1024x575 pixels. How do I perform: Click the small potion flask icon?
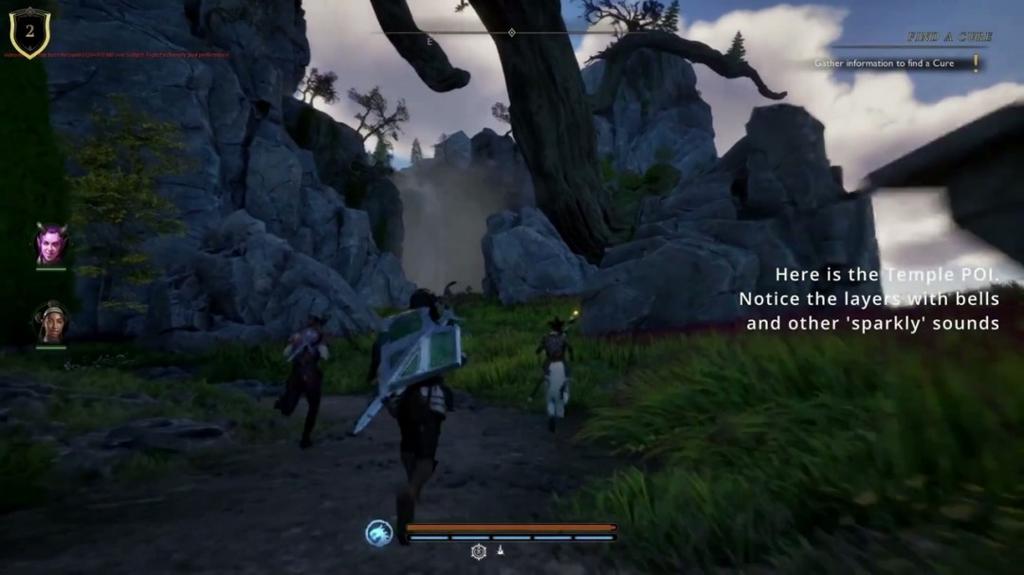(x=501, y=551)
